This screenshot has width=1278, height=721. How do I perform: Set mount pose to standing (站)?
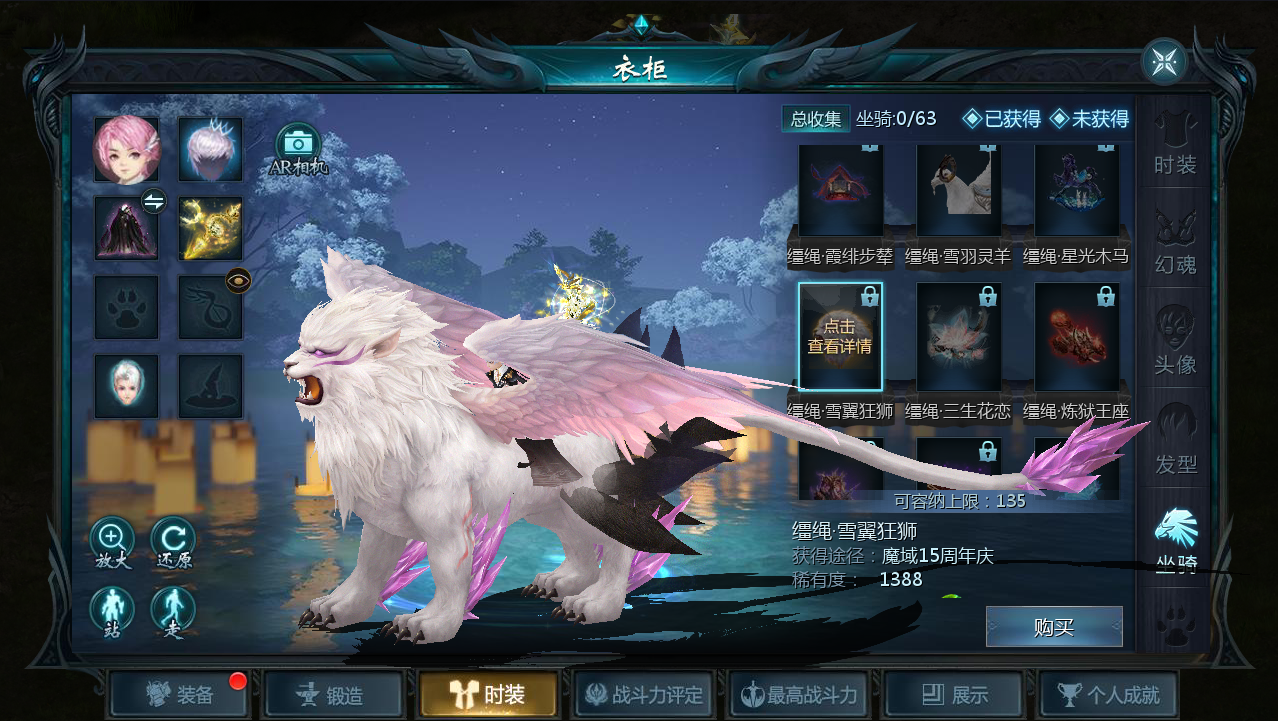pos(113,610)
